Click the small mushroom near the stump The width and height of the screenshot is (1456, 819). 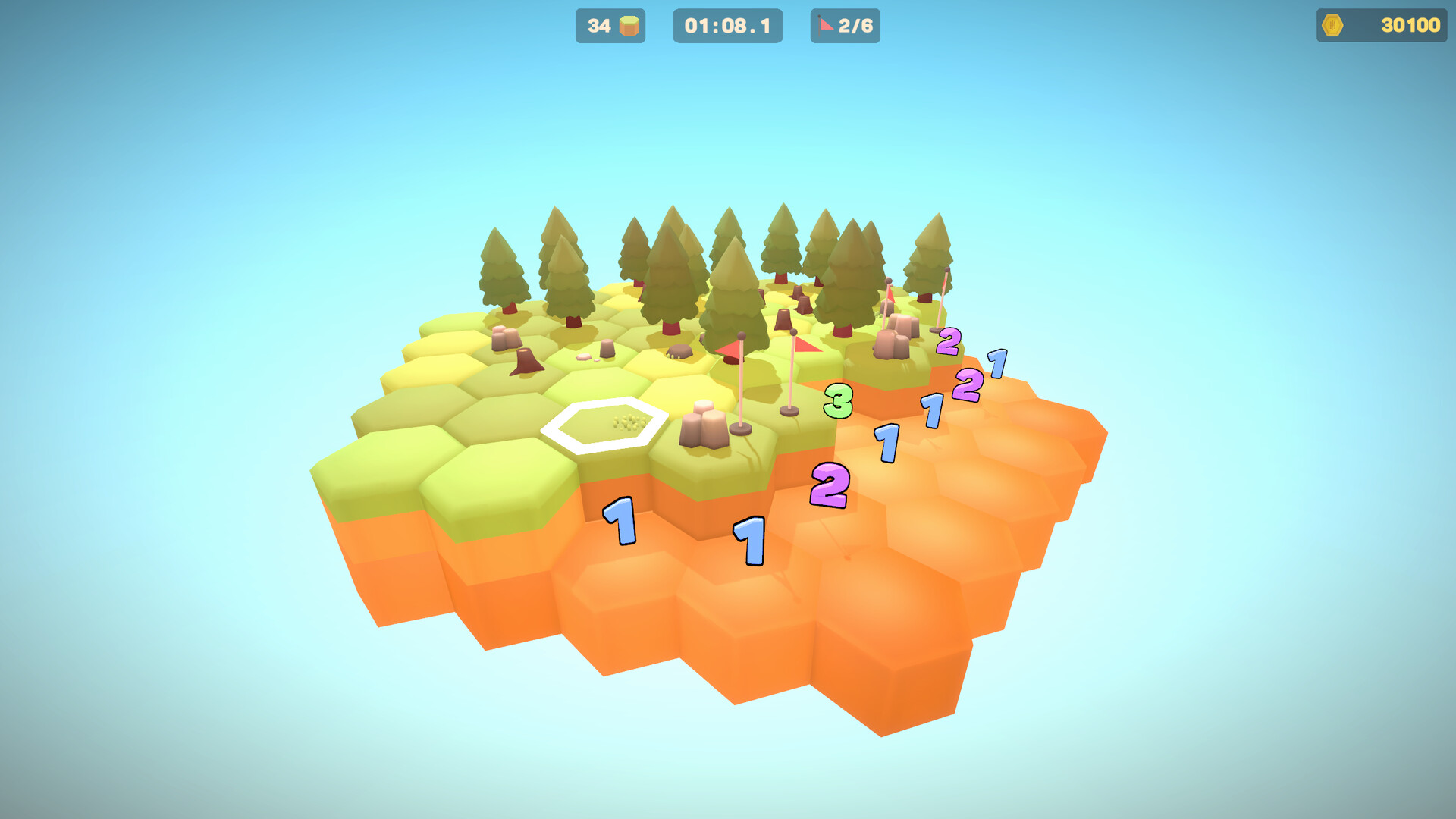click(584, 356)
